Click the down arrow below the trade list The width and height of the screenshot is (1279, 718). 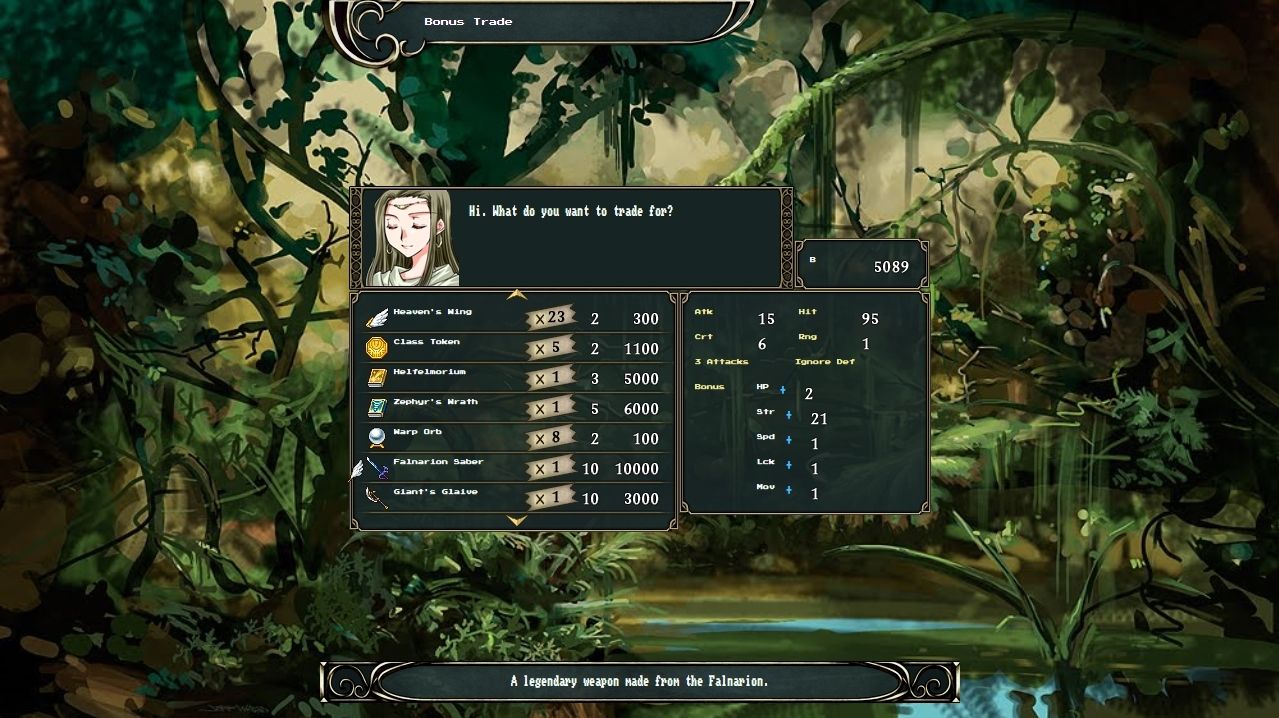pyautogui.click(x=516, y=521)
